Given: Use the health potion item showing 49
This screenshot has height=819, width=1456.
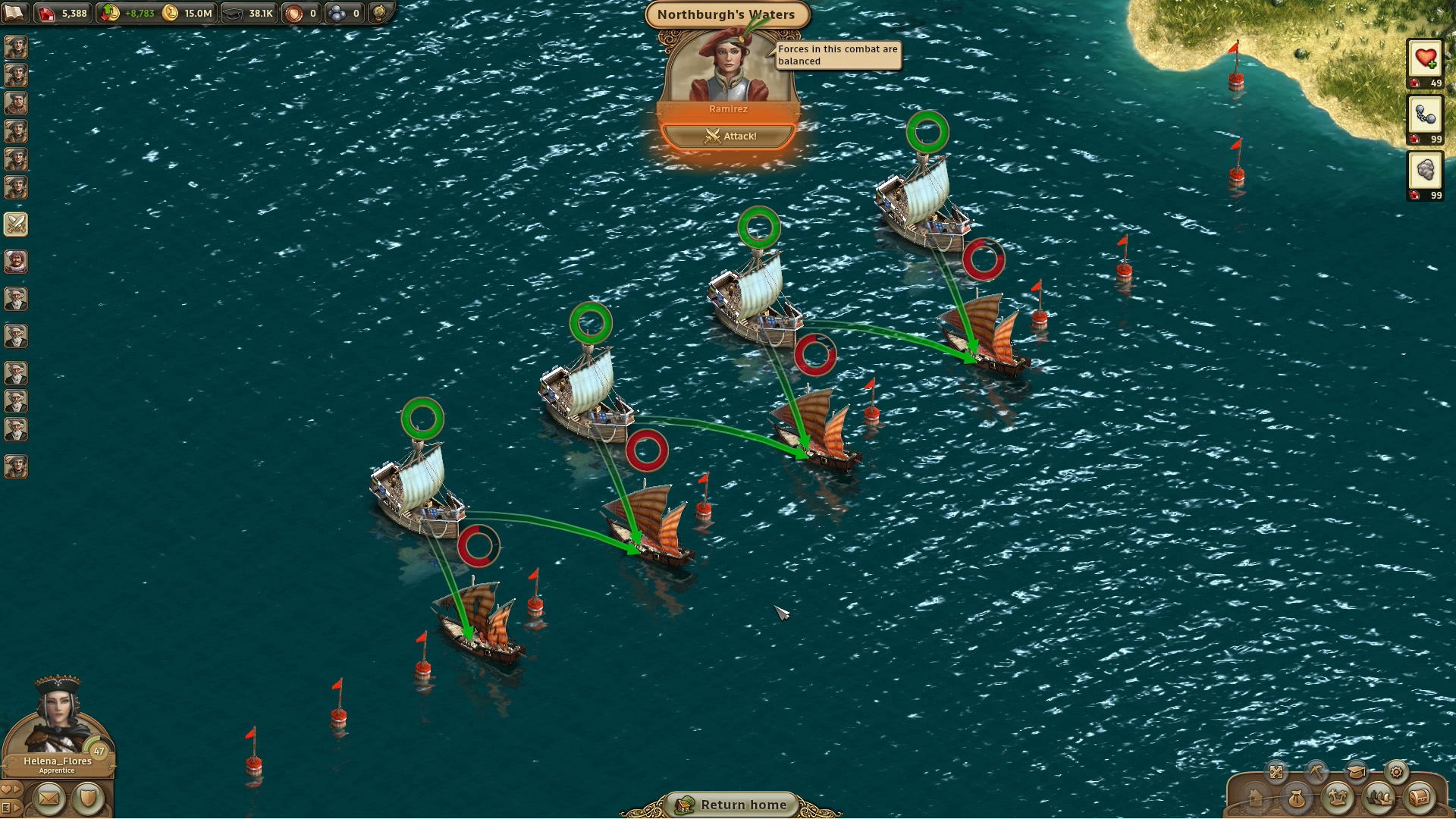Looking at the screenshot, I should click(x=1425, y=59).
